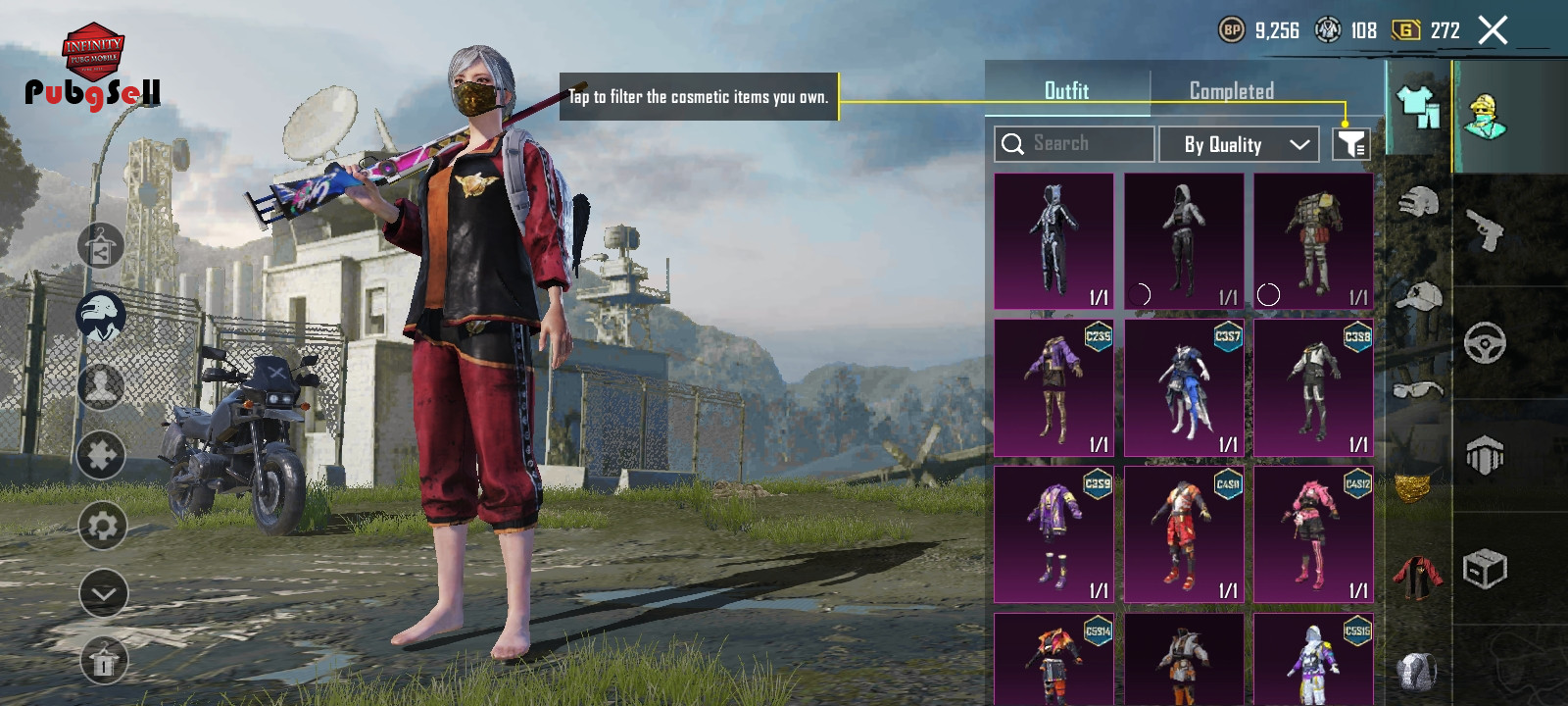Select the Outfit tab

click(x=1066, y=91)
